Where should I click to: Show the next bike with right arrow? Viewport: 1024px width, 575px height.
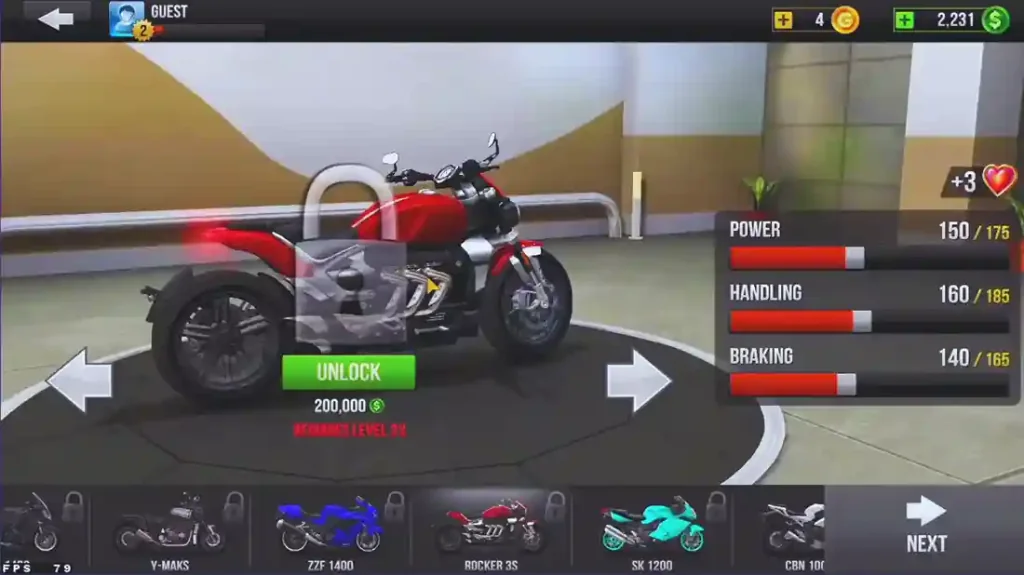638,380
